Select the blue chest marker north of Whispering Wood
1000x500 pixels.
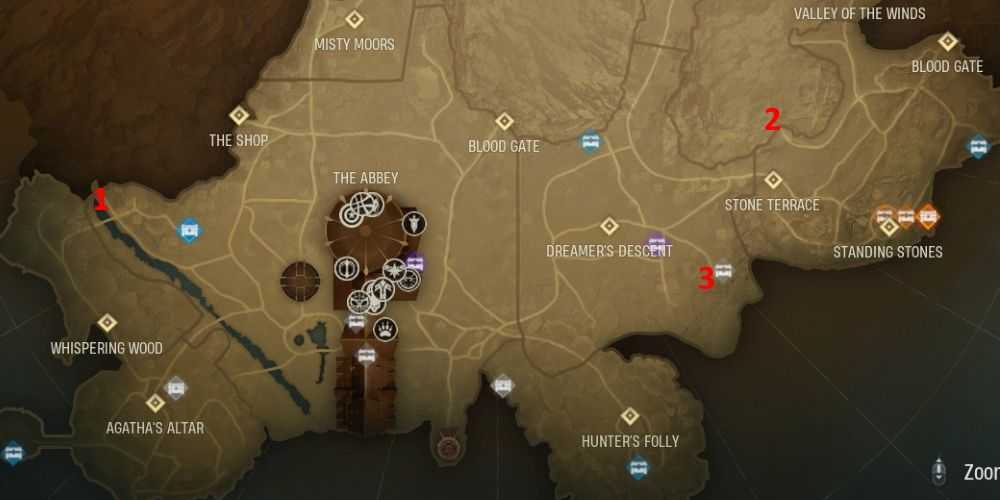click(188, 231)
